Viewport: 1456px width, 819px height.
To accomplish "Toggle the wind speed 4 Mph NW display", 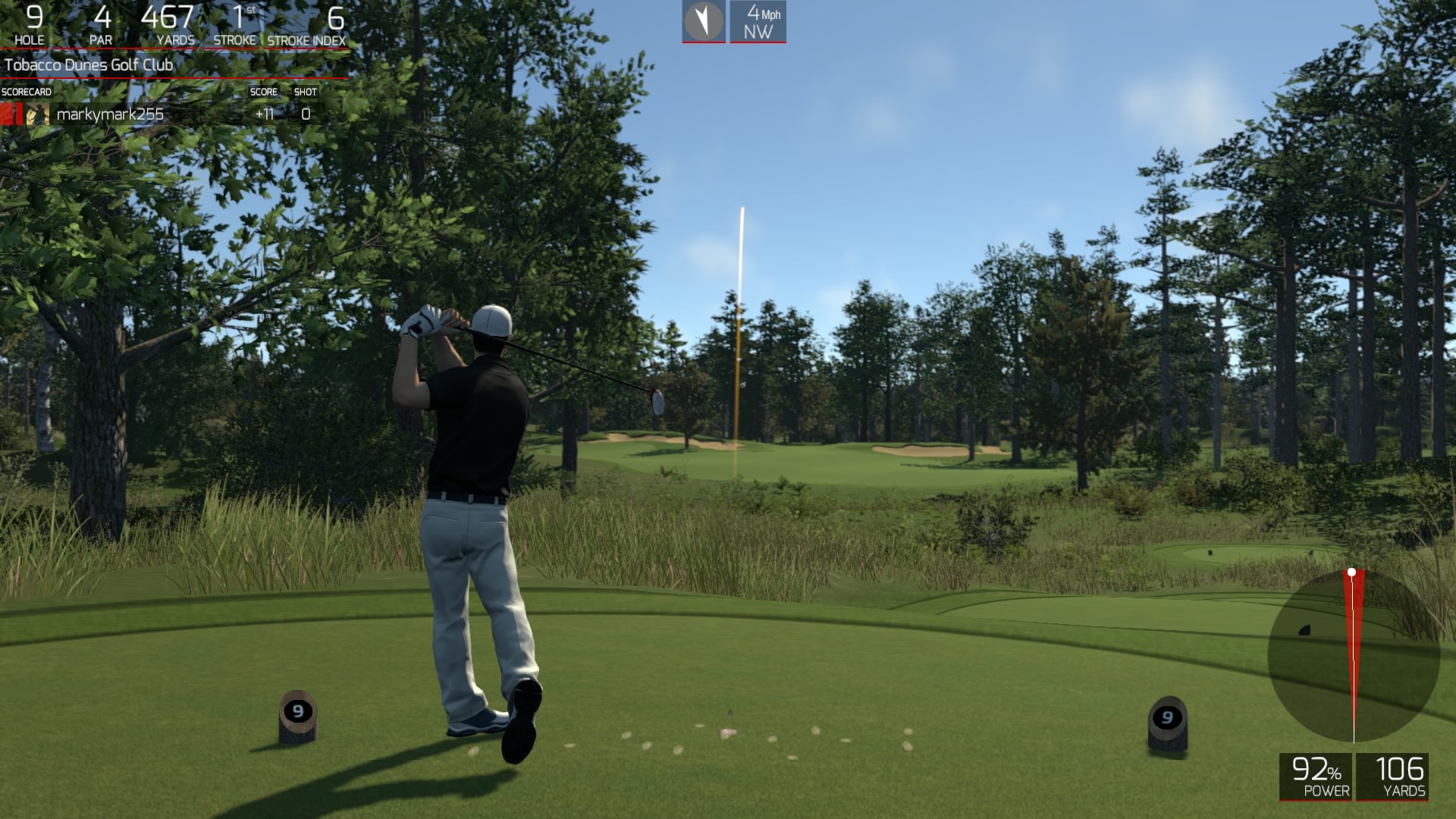I will click(758, 21).
